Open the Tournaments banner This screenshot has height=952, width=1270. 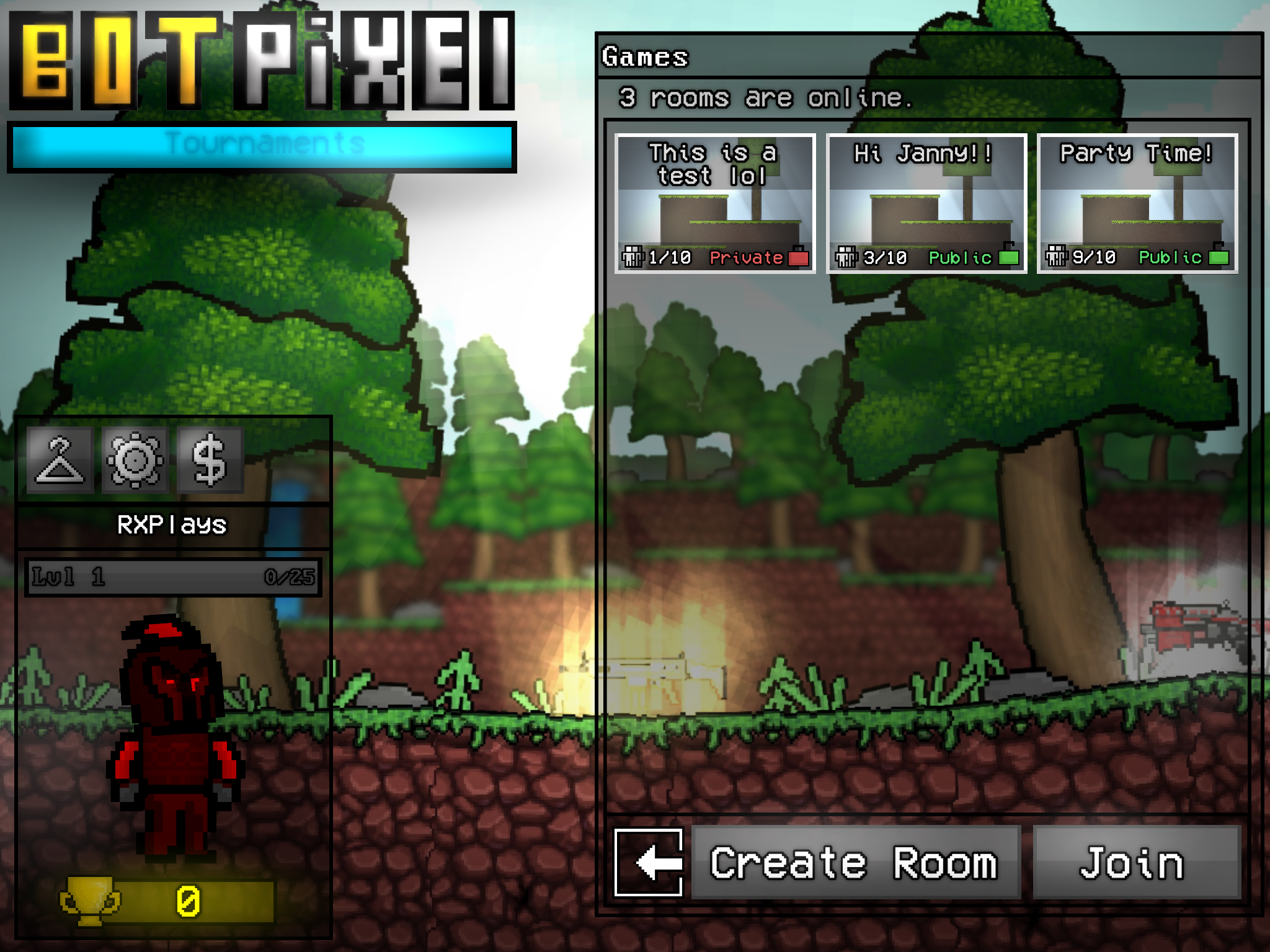(x=262, y=146)
